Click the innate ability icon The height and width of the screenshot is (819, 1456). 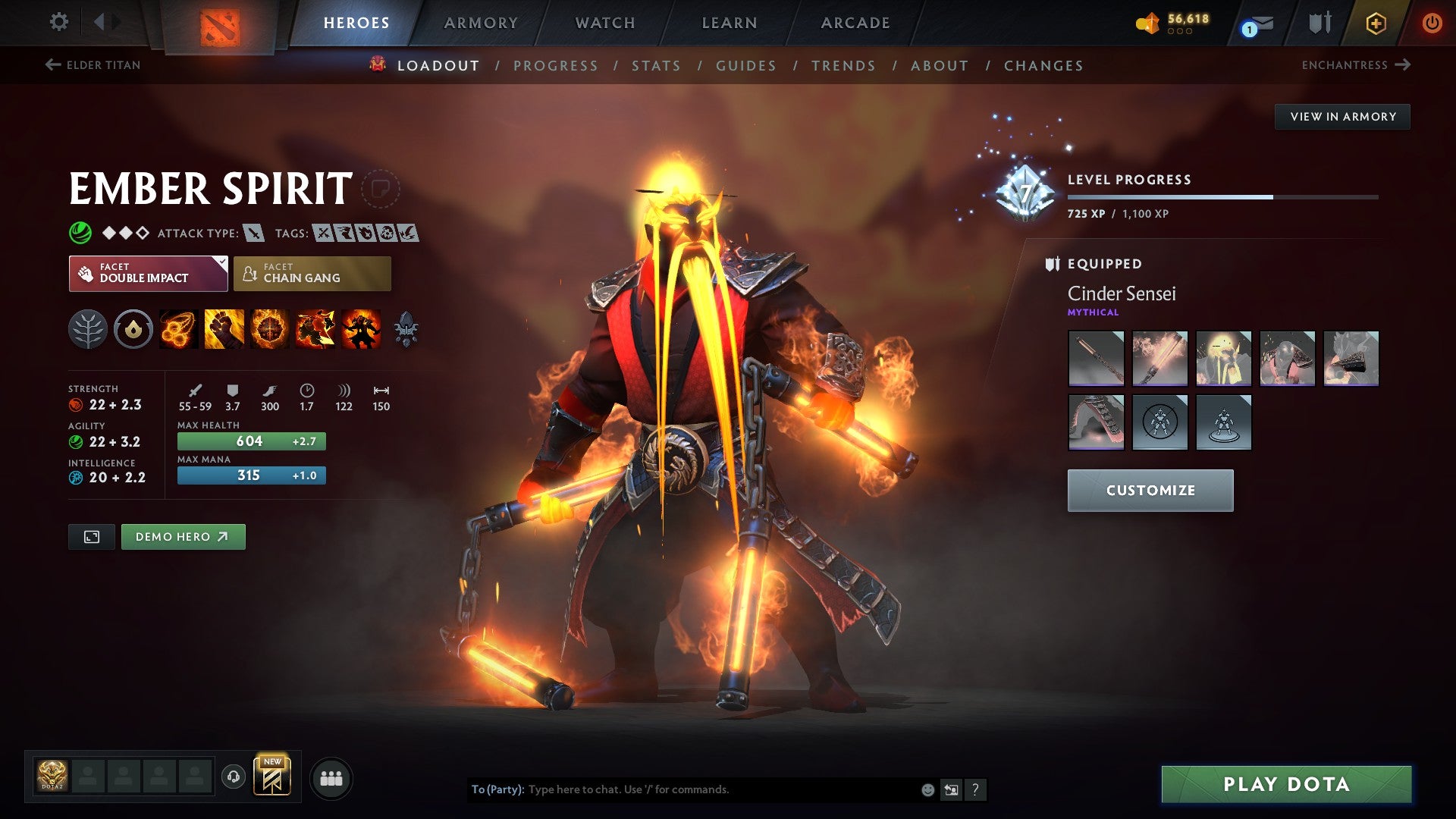[133, 329]
